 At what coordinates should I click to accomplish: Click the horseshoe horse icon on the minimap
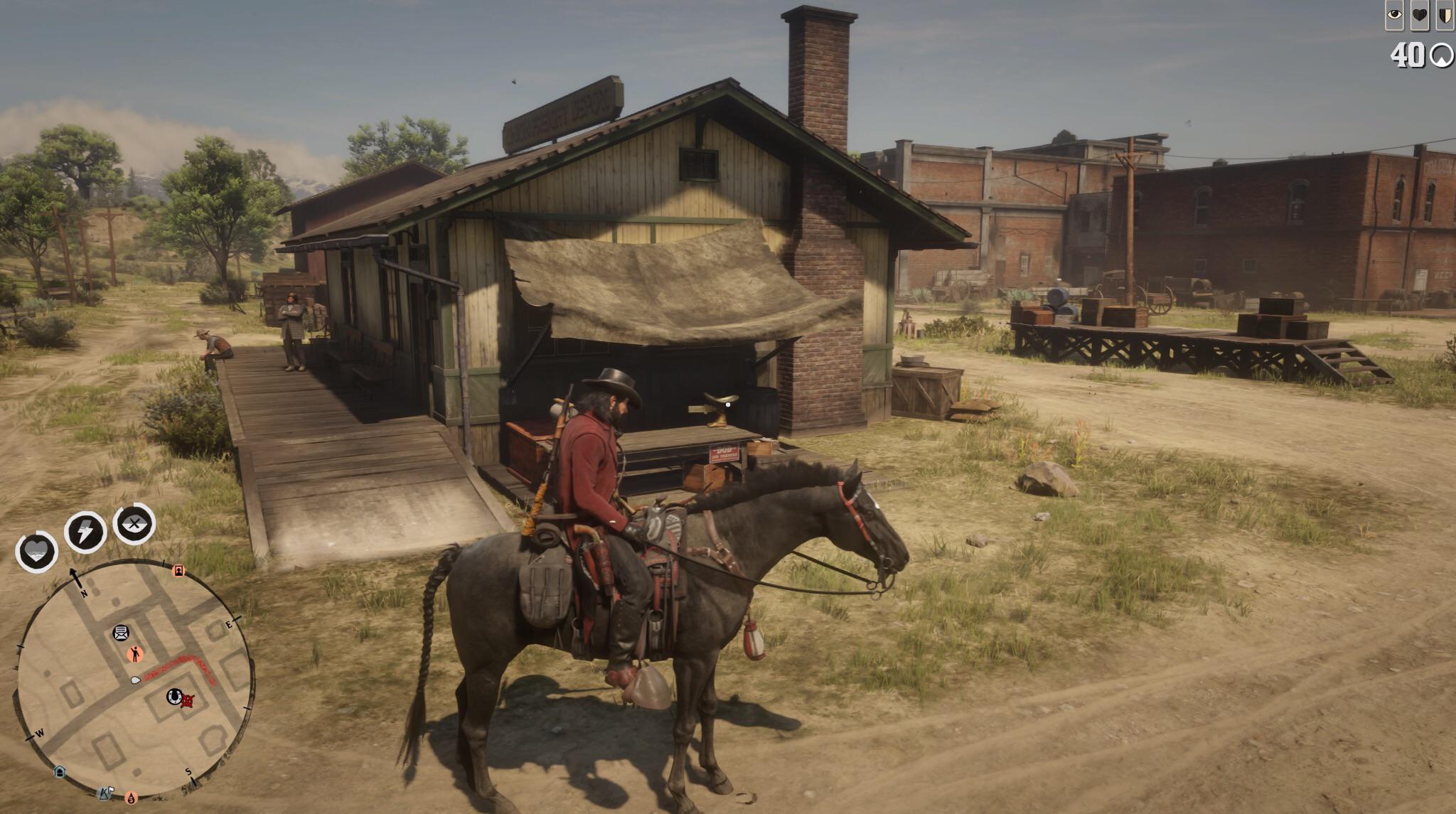click(x=173, y=697)
